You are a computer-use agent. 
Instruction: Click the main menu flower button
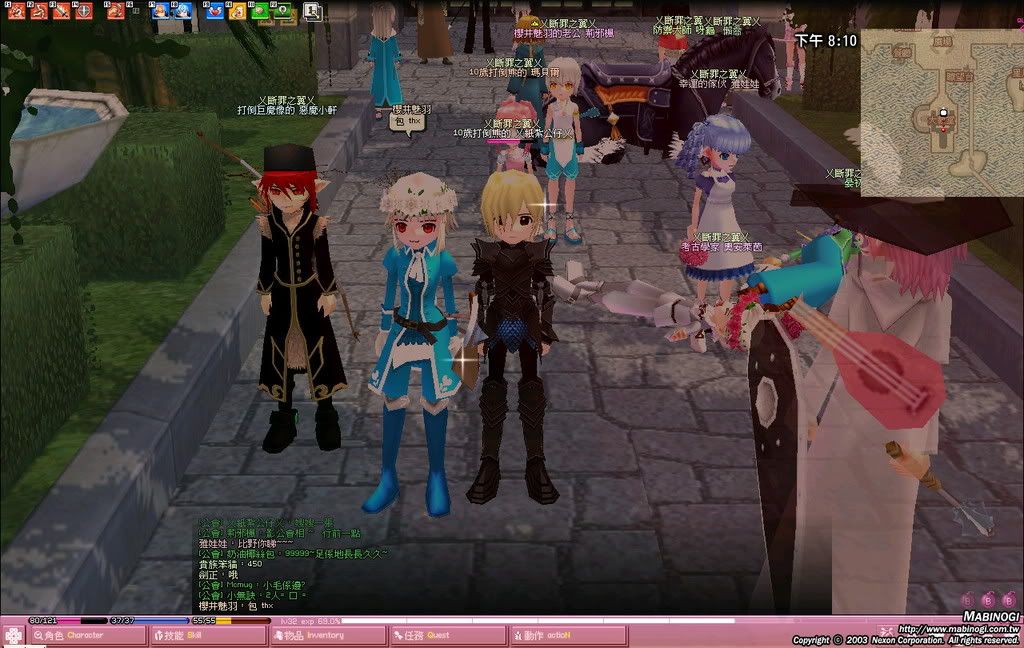13,635
